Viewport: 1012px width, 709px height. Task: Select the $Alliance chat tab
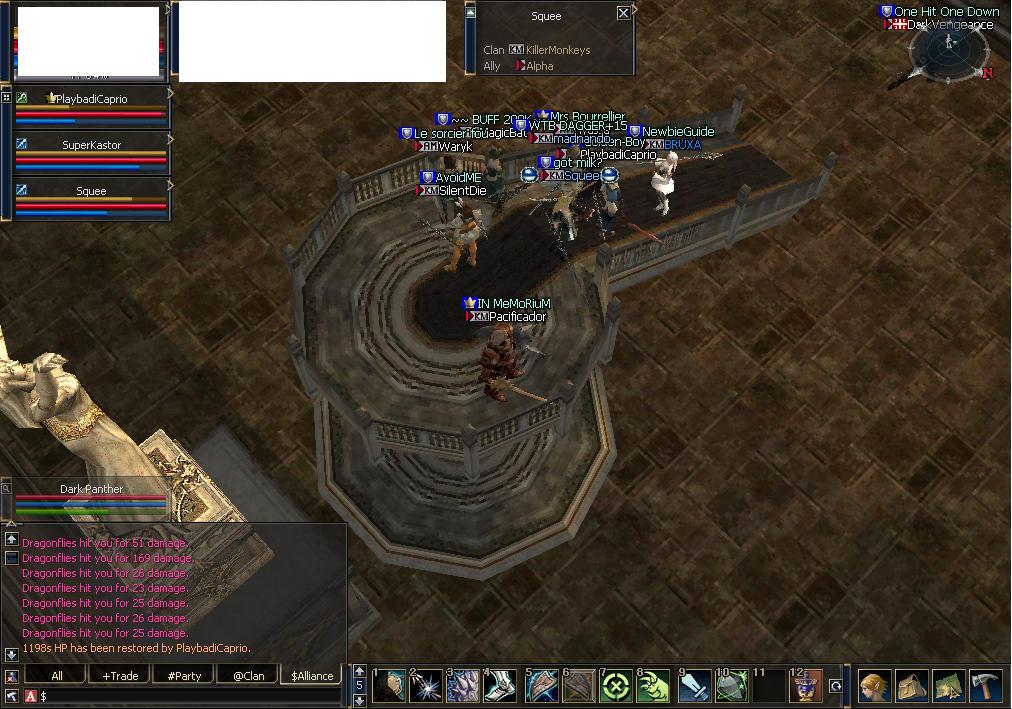(312, 676)
